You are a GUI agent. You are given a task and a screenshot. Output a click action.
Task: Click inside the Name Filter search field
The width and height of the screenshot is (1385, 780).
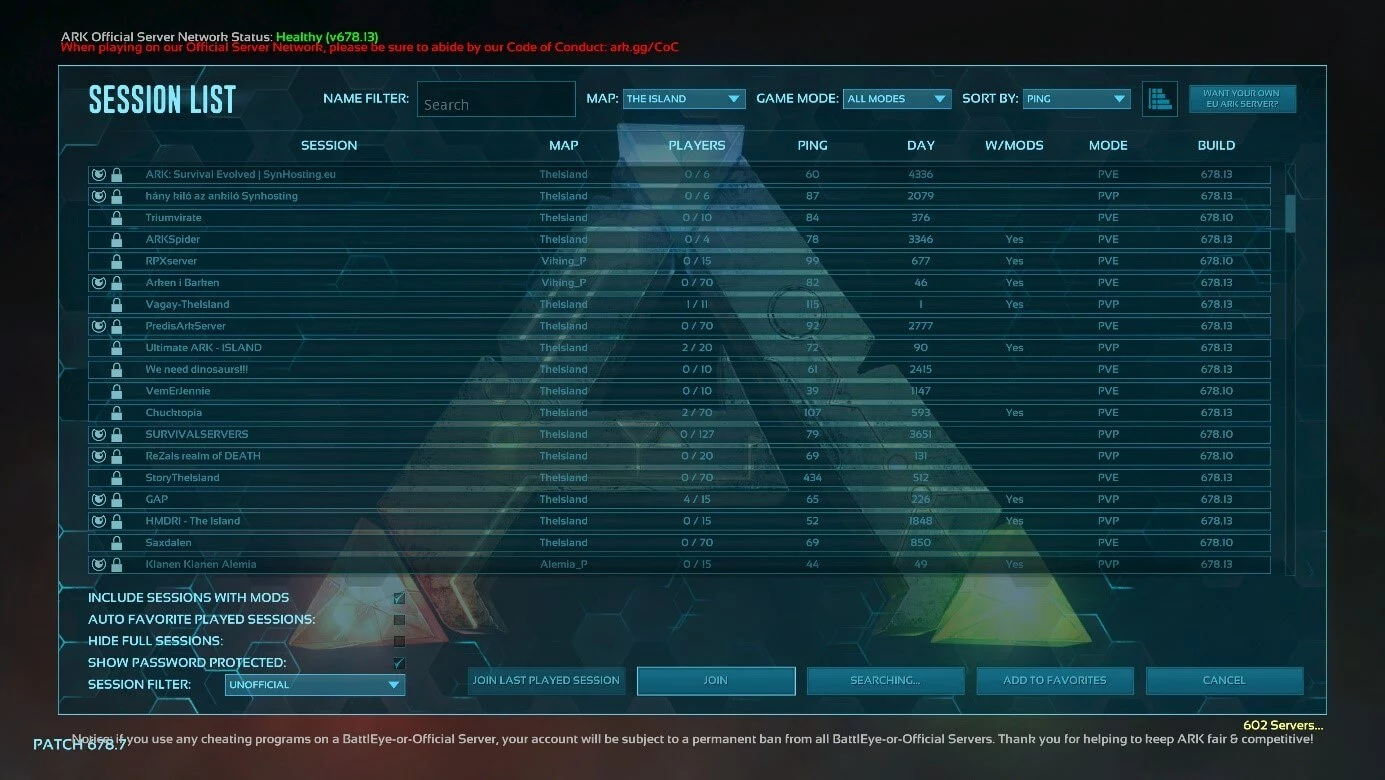496,98
